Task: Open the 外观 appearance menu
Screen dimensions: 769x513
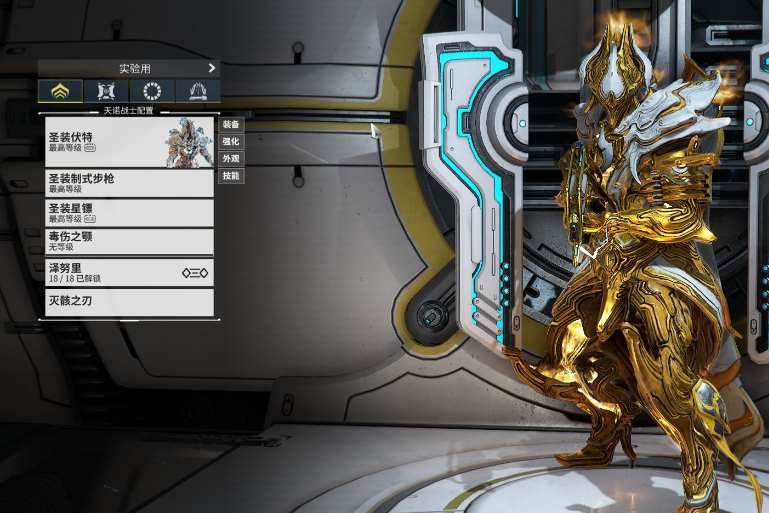Action: coord(231,158)
